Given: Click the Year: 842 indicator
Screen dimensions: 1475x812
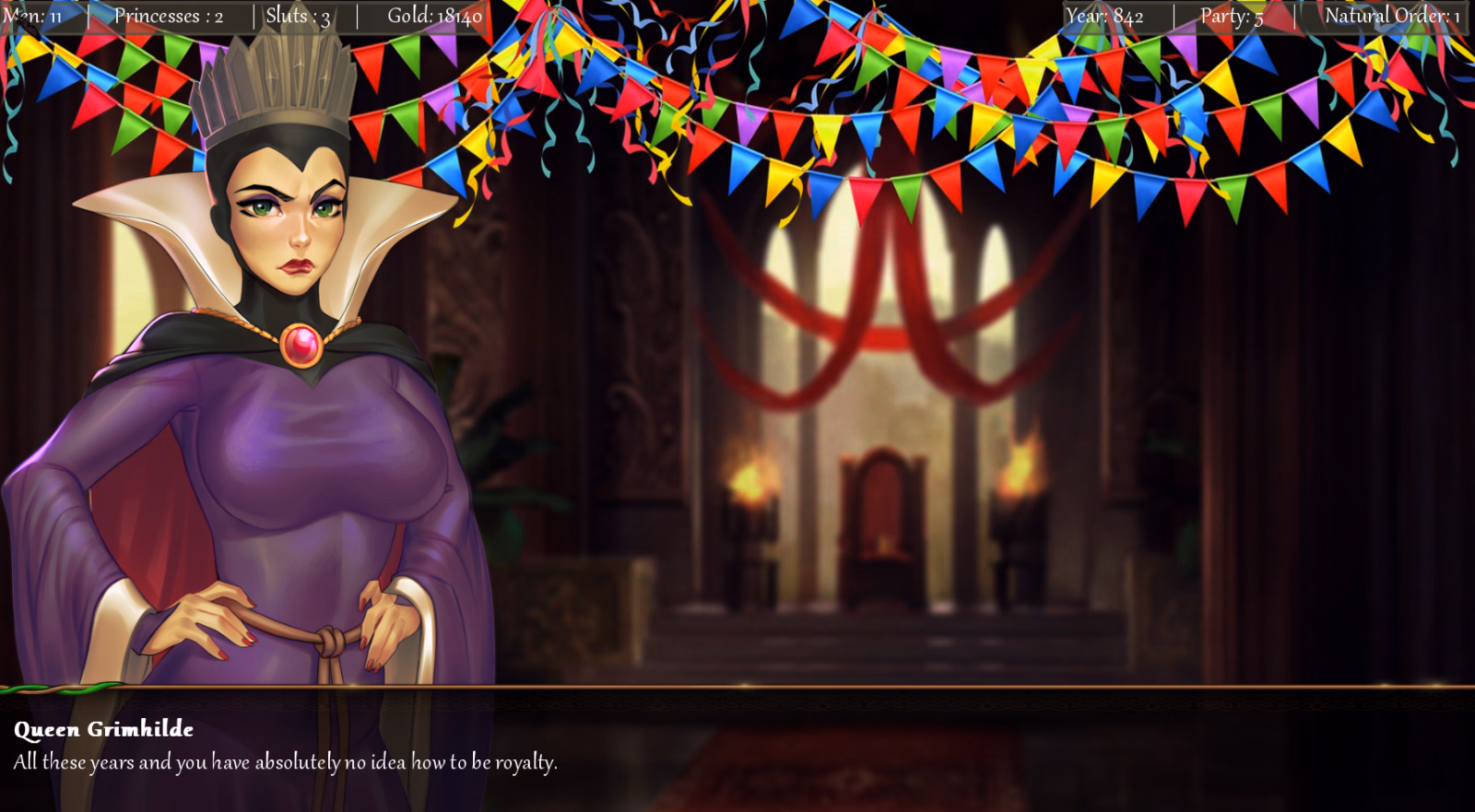Looking at the screenshot, I should (x=1103, y=15).
